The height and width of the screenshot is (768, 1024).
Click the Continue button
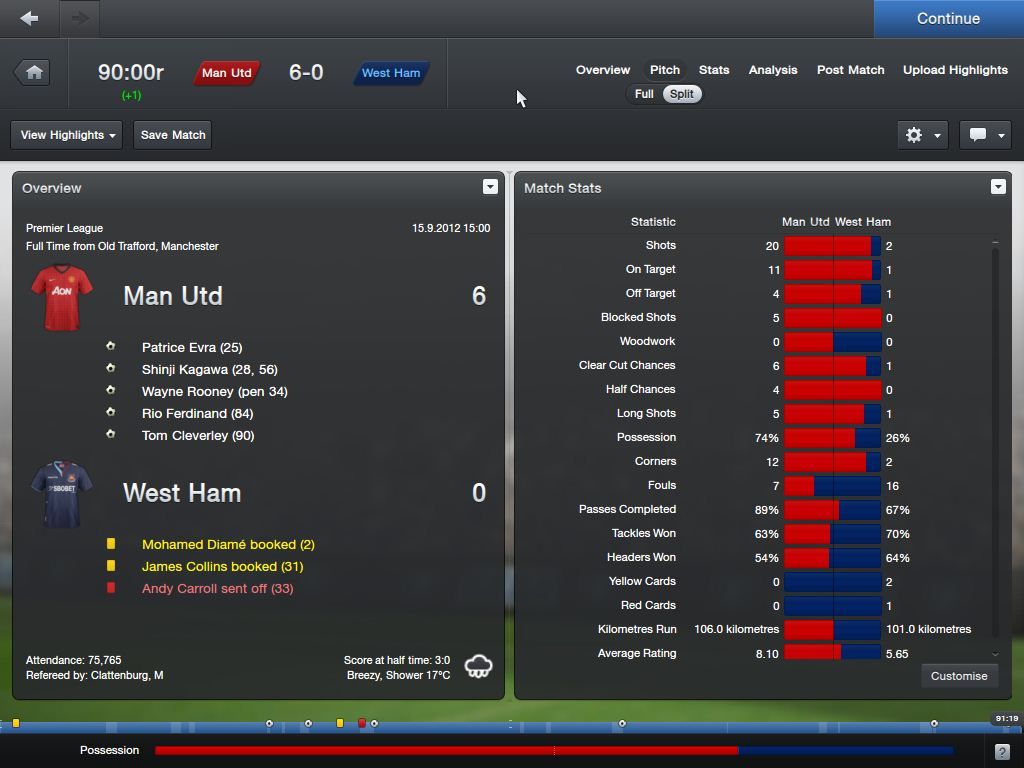click(948, 19)
